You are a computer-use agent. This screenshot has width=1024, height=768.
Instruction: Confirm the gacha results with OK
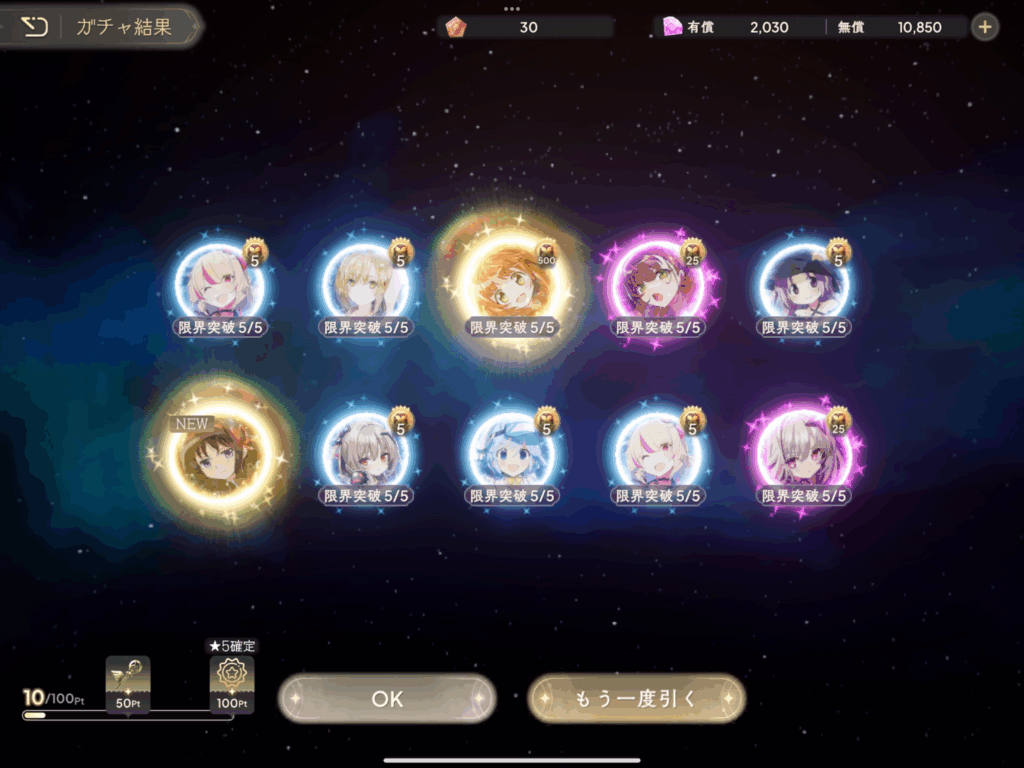pyautogui.click(x=387, y=699)
